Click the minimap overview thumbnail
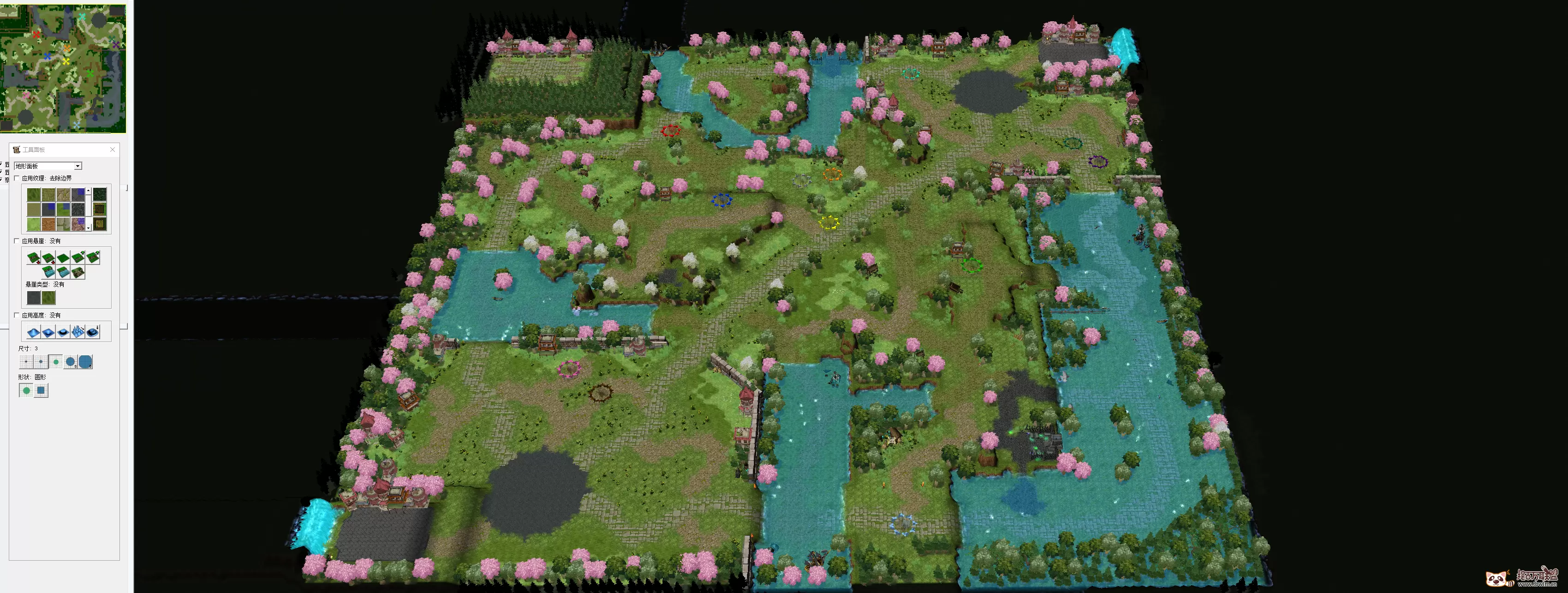1568x593 pixels. coord(64,67)
